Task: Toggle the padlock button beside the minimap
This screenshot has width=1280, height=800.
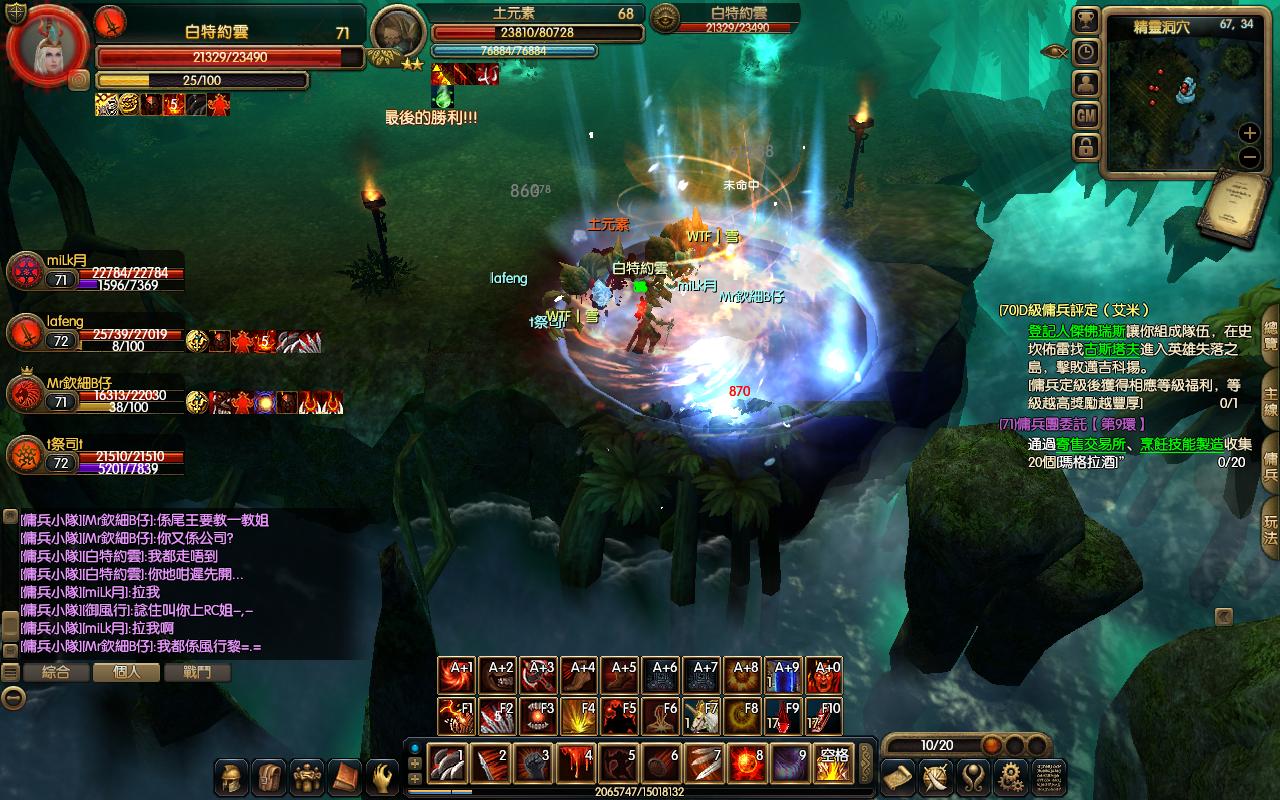Action: tap(1086, 147)
